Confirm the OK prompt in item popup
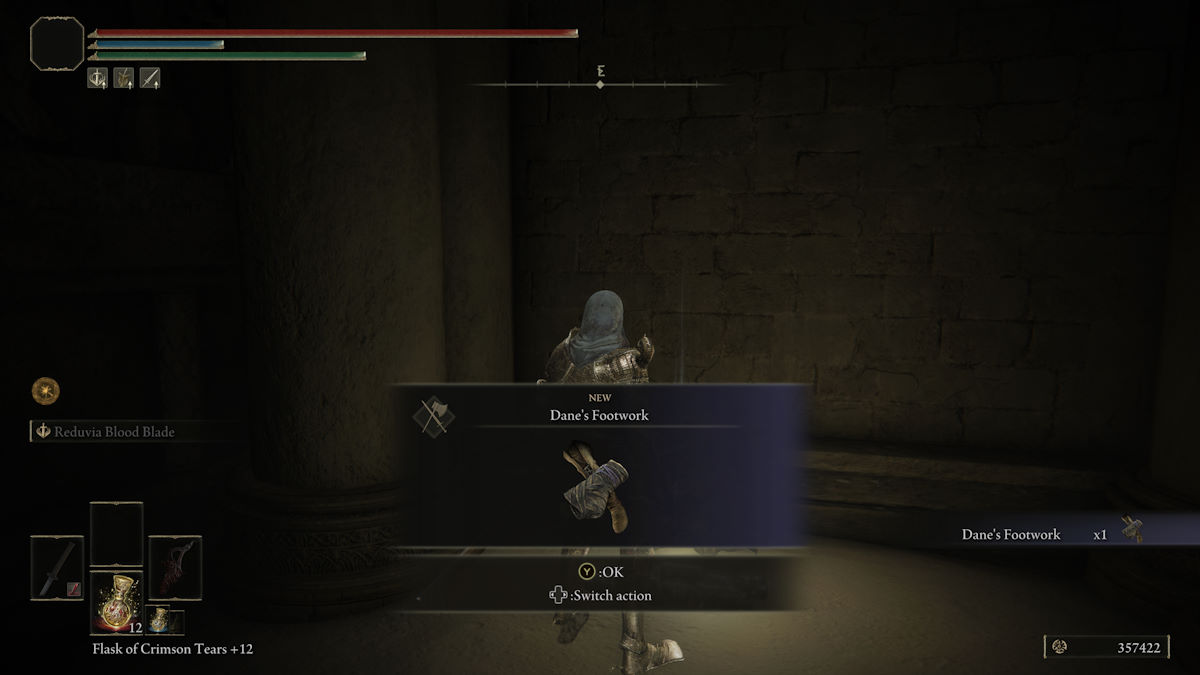1200x675 pixels. click(600, 572)
